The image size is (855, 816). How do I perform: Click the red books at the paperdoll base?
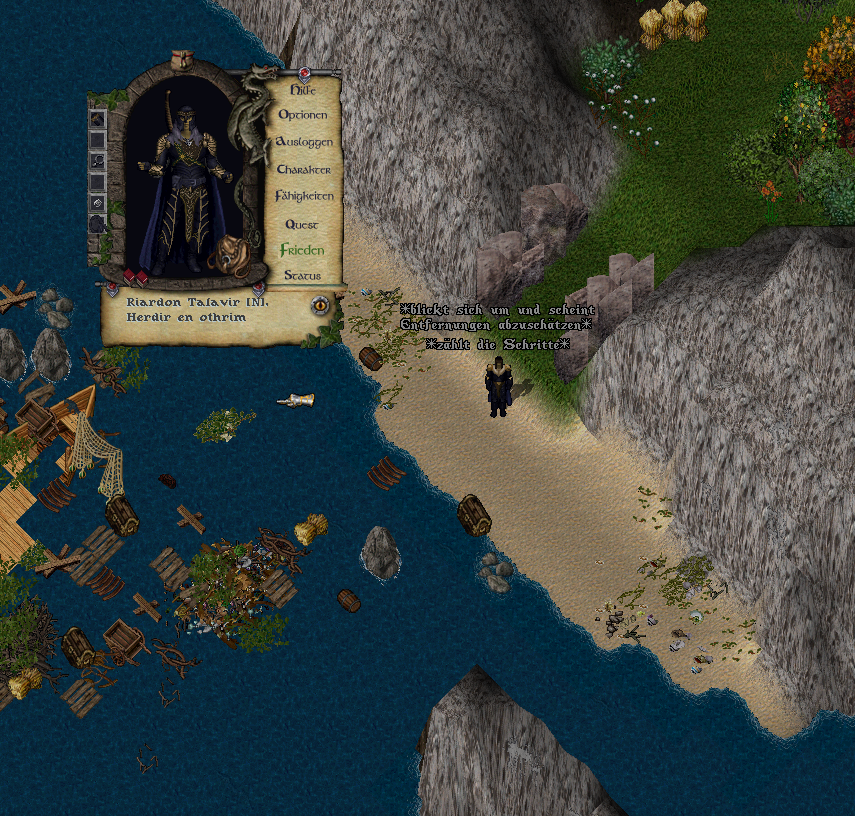click(135, 275)
